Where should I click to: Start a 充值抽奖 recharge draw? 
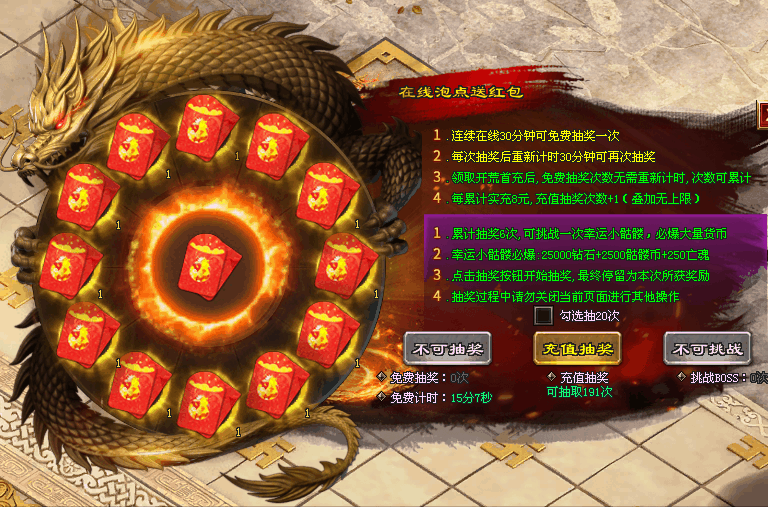(x=577, y=349)
